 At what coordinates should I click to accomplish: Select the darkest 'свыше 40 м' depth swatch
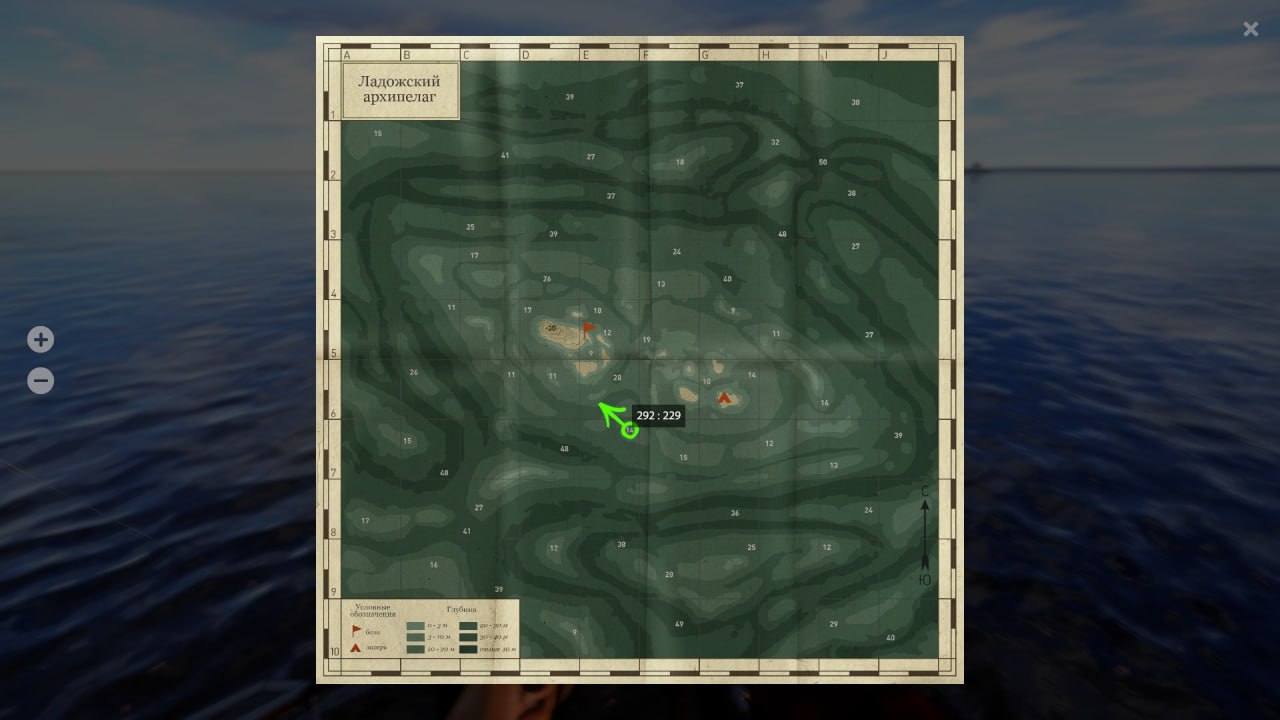coord(469,649)
